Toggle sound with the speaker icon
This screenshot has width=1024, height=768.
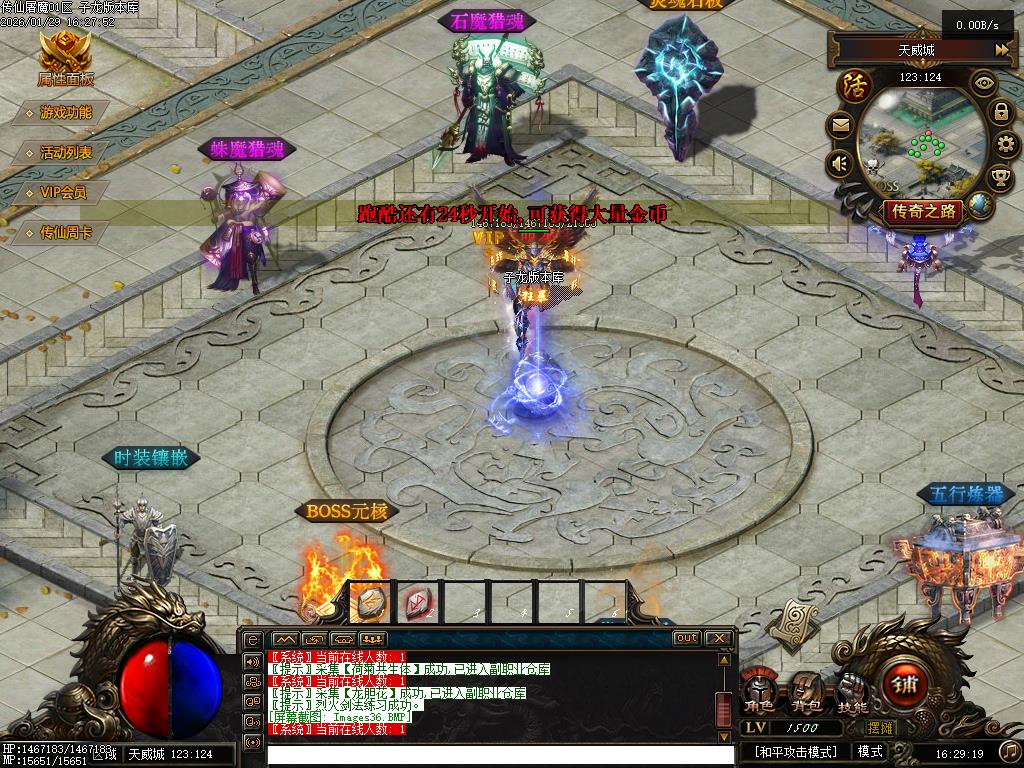pyautogui.click(x=840, y=163)
